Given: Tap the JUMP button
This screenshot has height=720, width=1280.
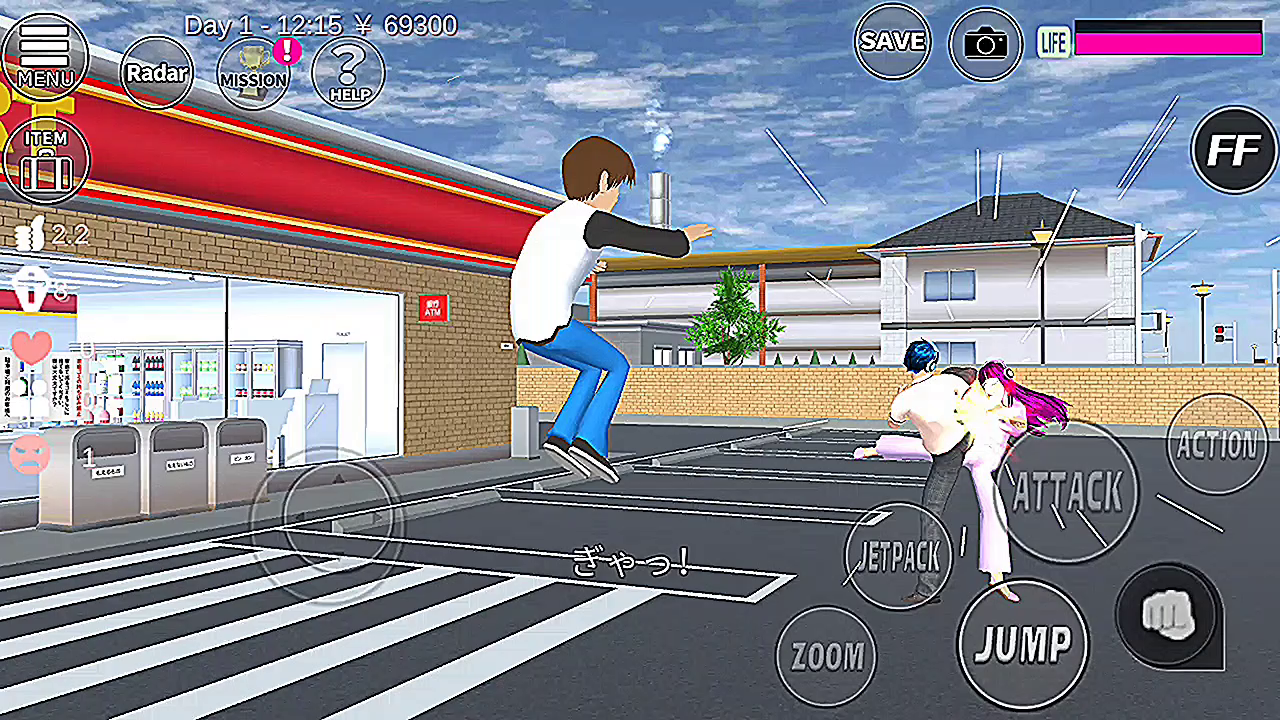Looking at the screenshot, I should click(x=1022, y=643).
